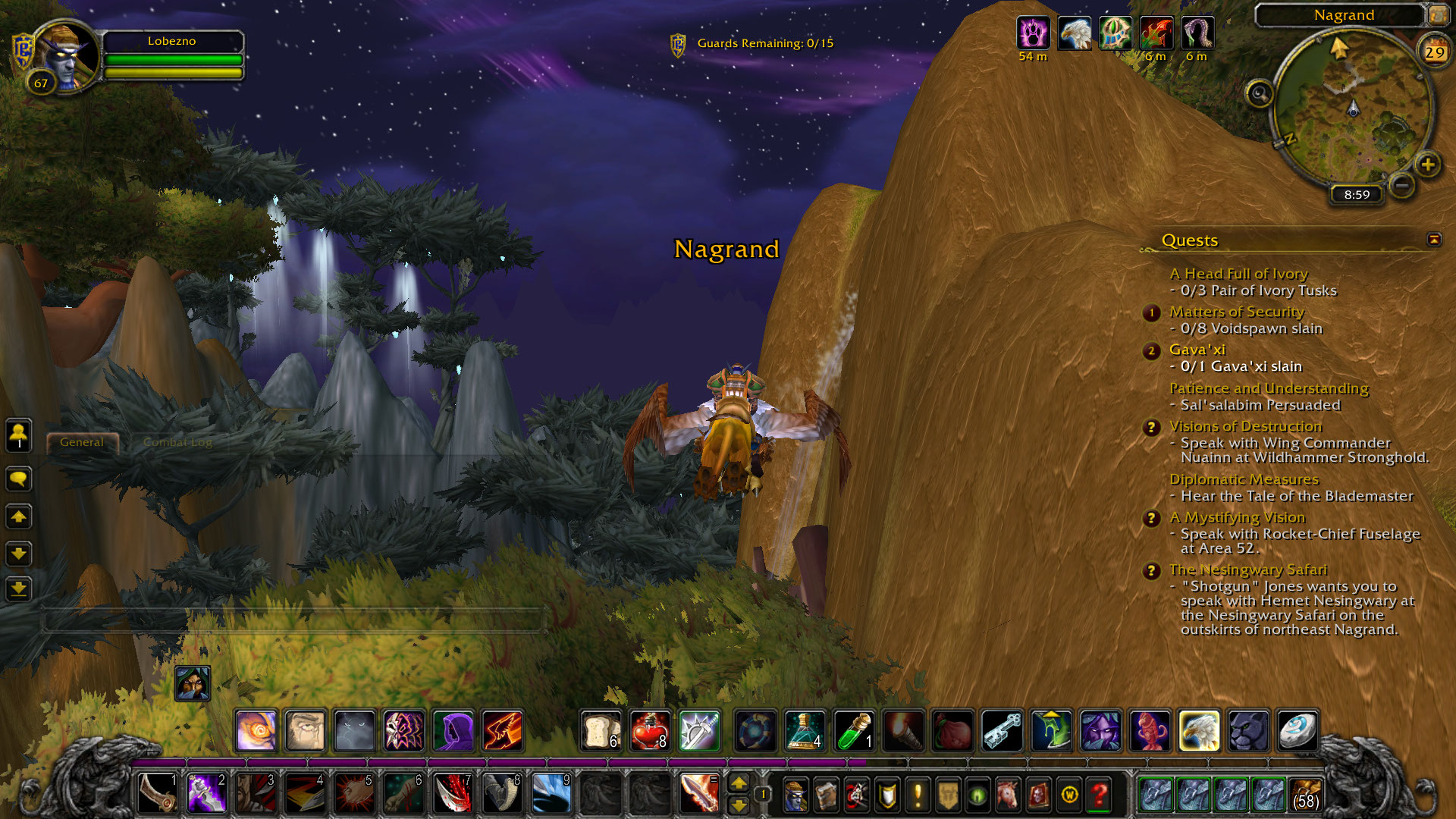Collapse the Quests tracker panel
The height and width of the screenshot is (819, 1456).
1434,240
